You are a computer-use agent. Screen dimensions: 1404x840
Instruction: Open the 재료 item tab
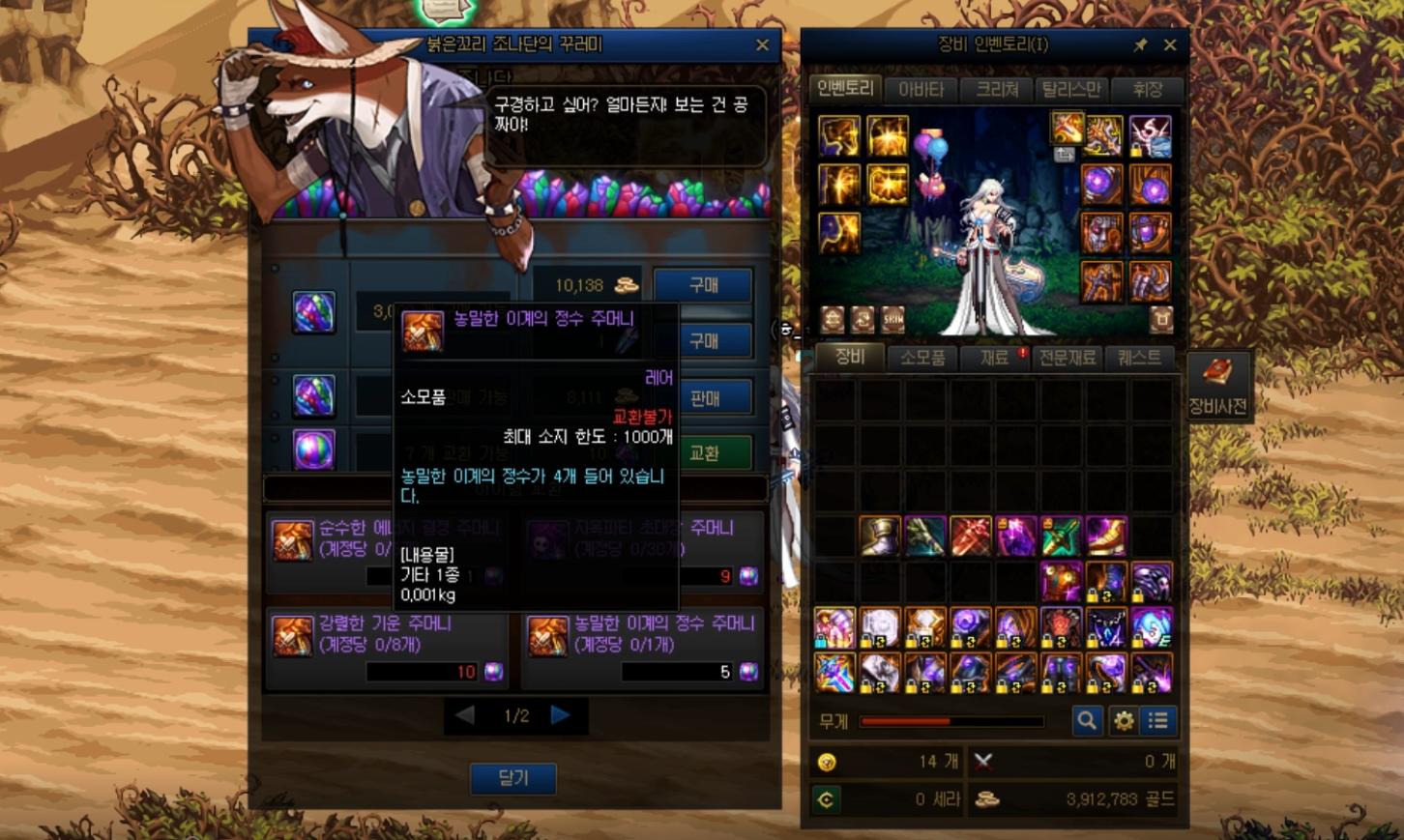click(x=995, y=358)
